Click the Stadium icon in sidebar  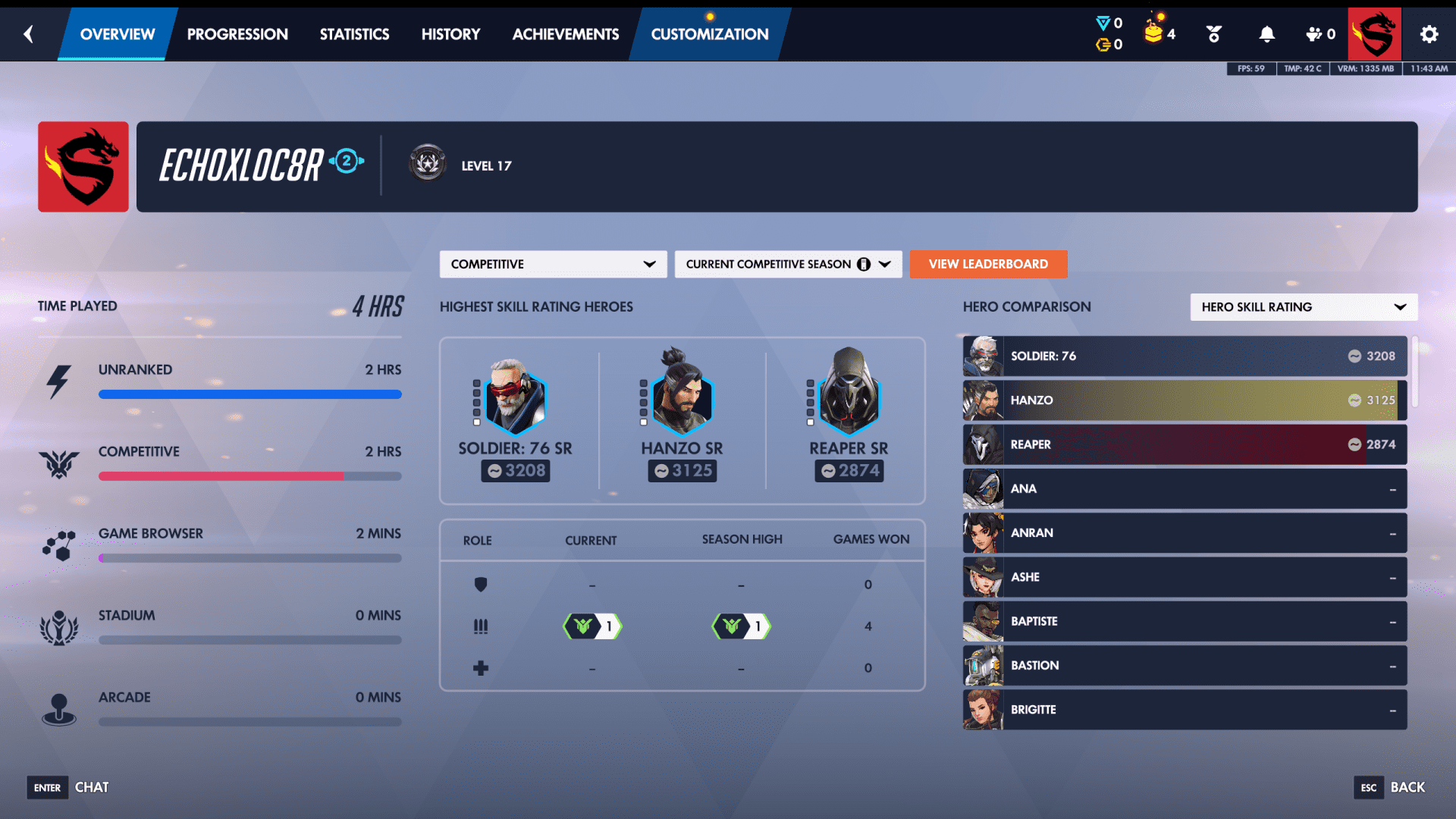pos(60,628)
